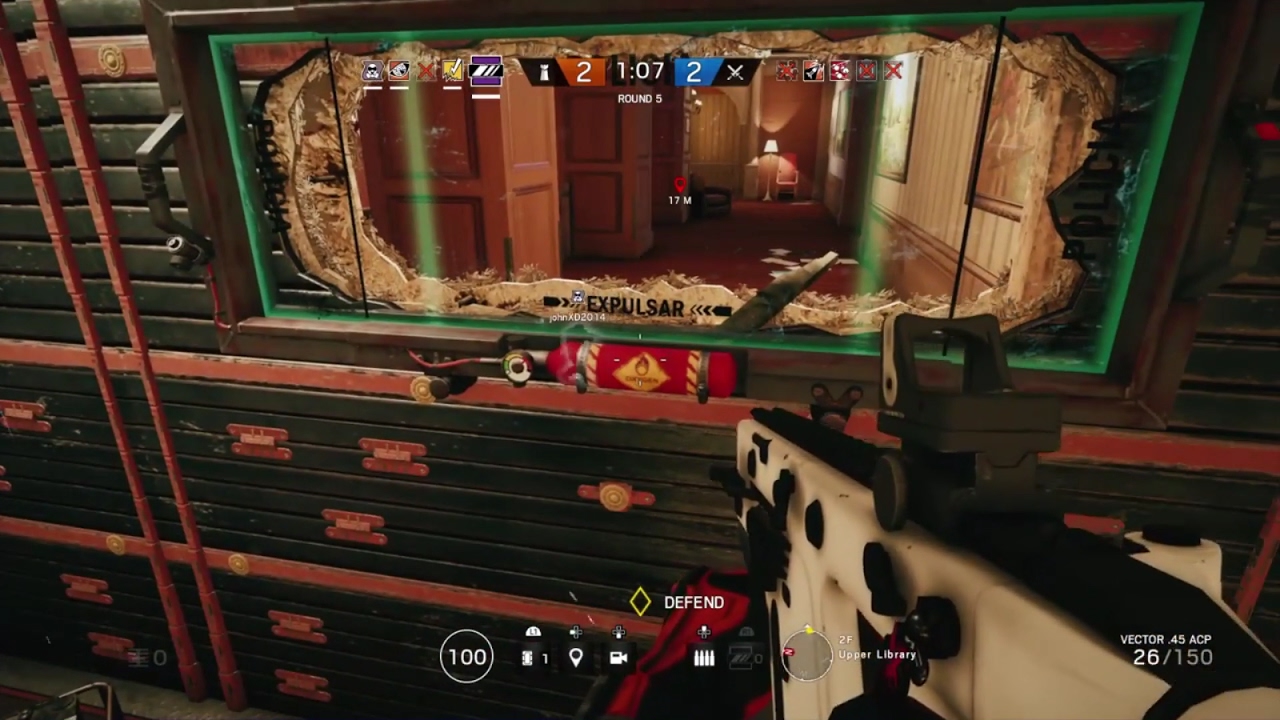Click the crossed swords icon beside blue score

735,71
